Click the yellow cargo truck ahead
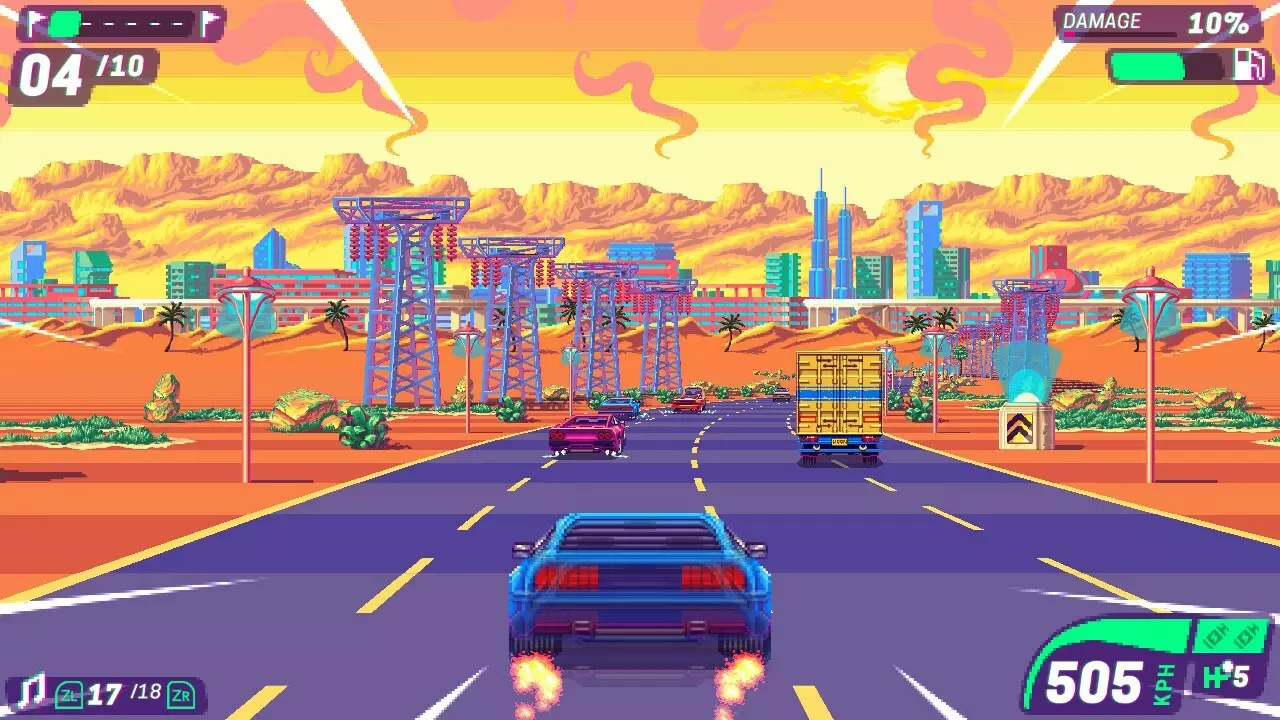The height and width of the screenshot is (720, 1280). coord(838,405)
